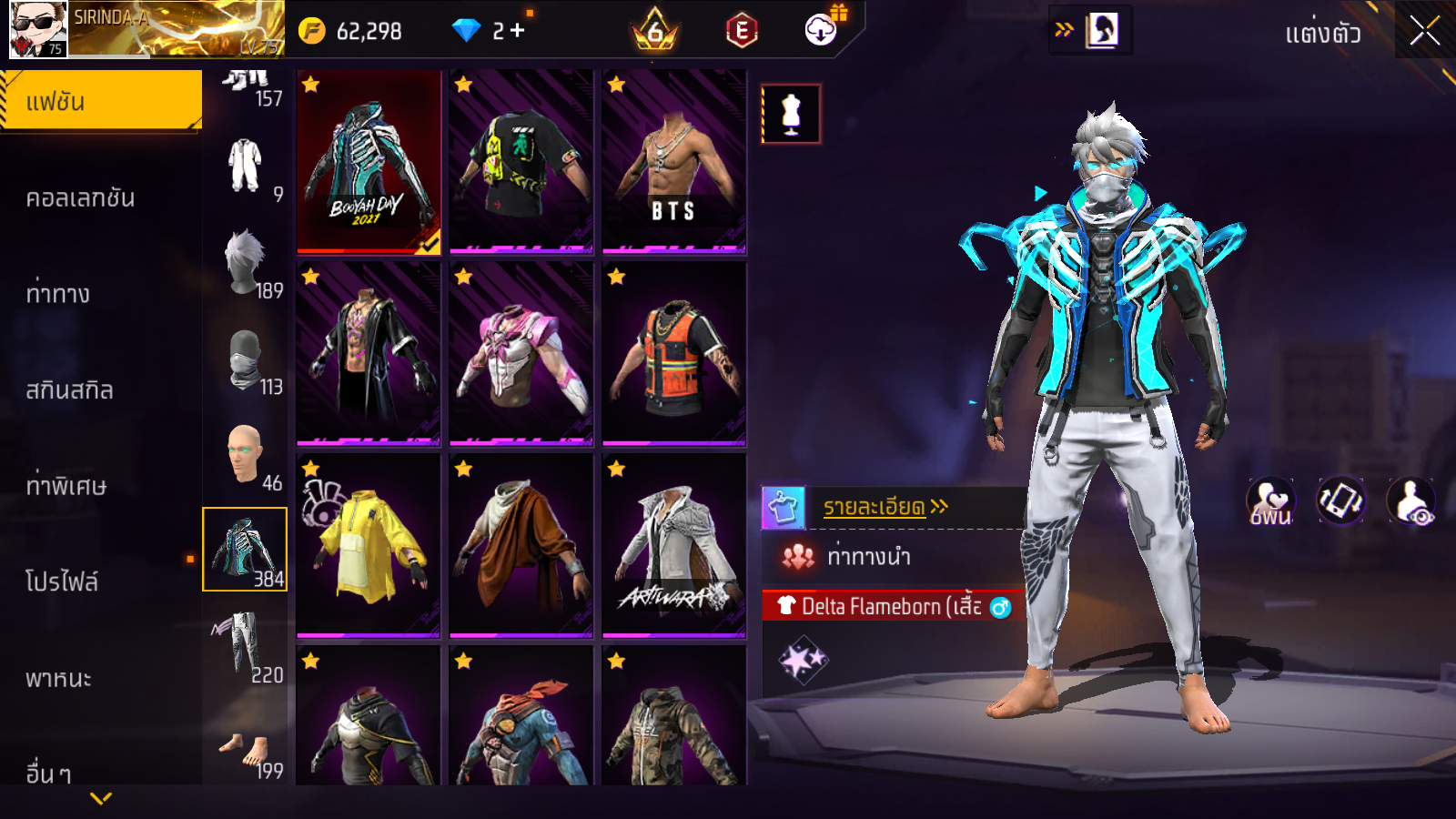Close the dress-up screen with X
Image resolution: width=1456 pixels, height=819 pixels.
[1424, 31]
